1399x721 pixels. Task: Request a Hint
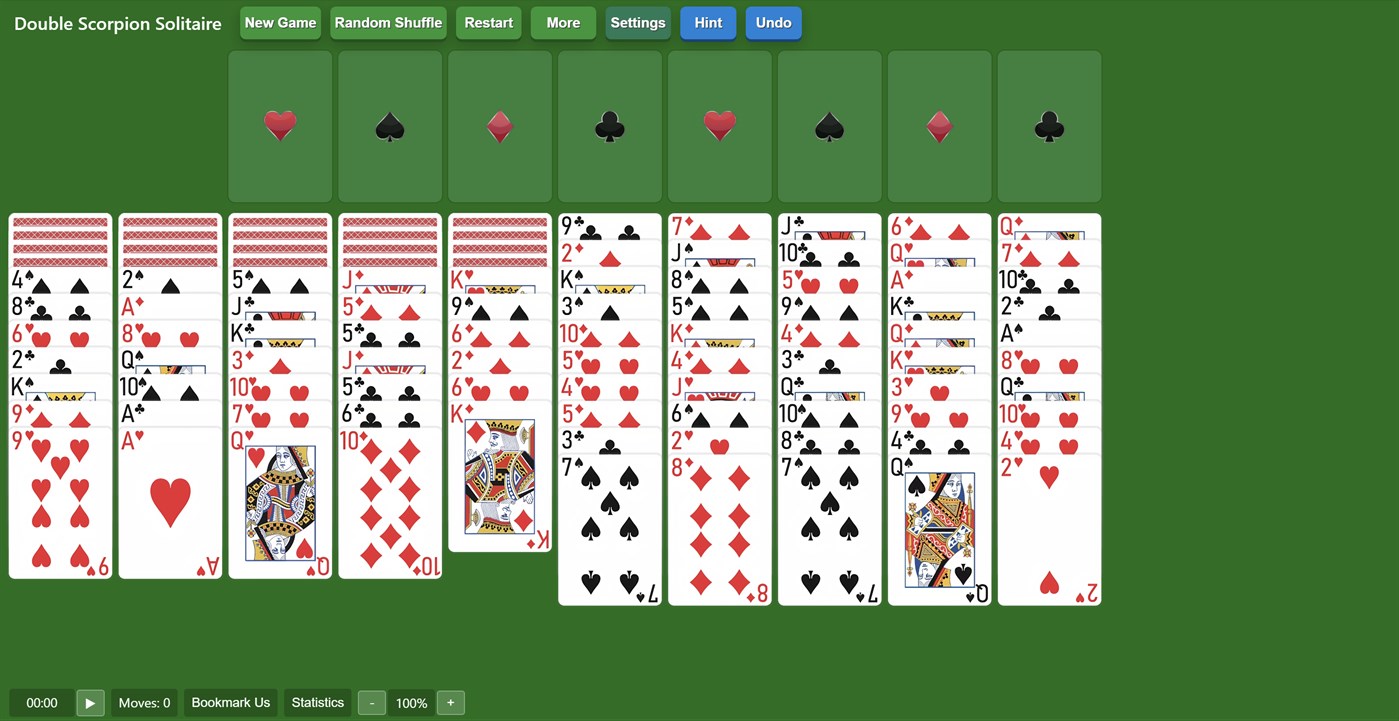pyautogui.click(x=708, y=22)
